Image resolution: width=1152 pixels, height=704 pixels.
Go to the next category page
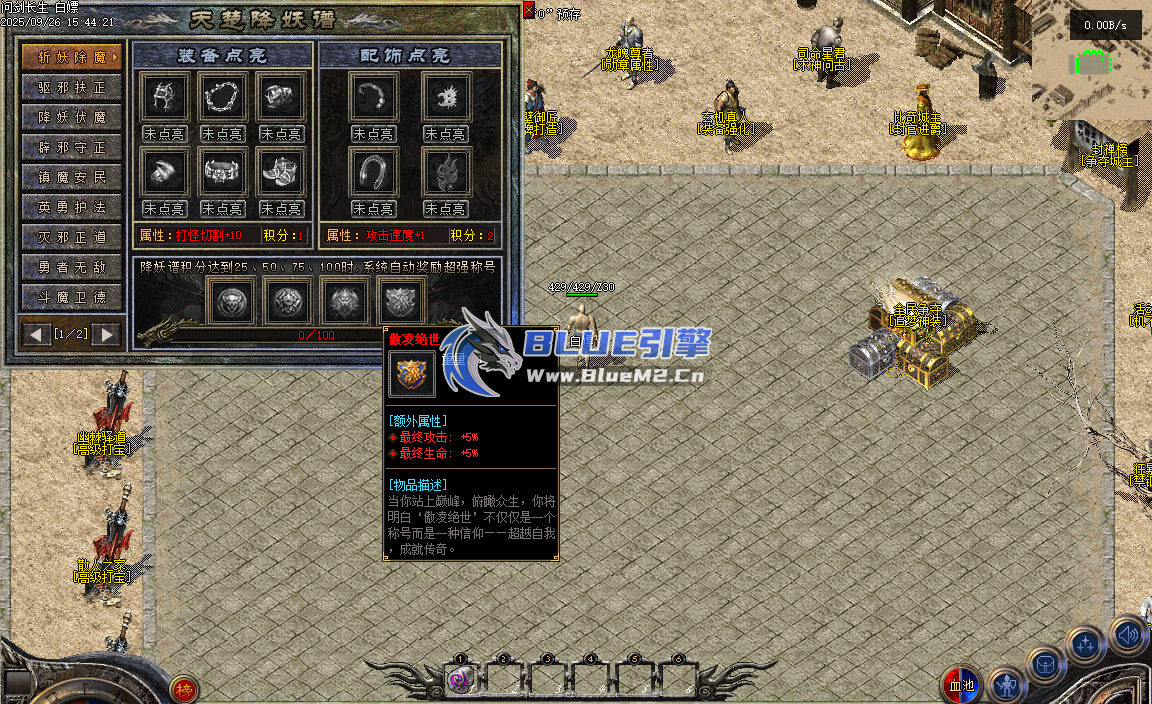click(x=105, y=334)
